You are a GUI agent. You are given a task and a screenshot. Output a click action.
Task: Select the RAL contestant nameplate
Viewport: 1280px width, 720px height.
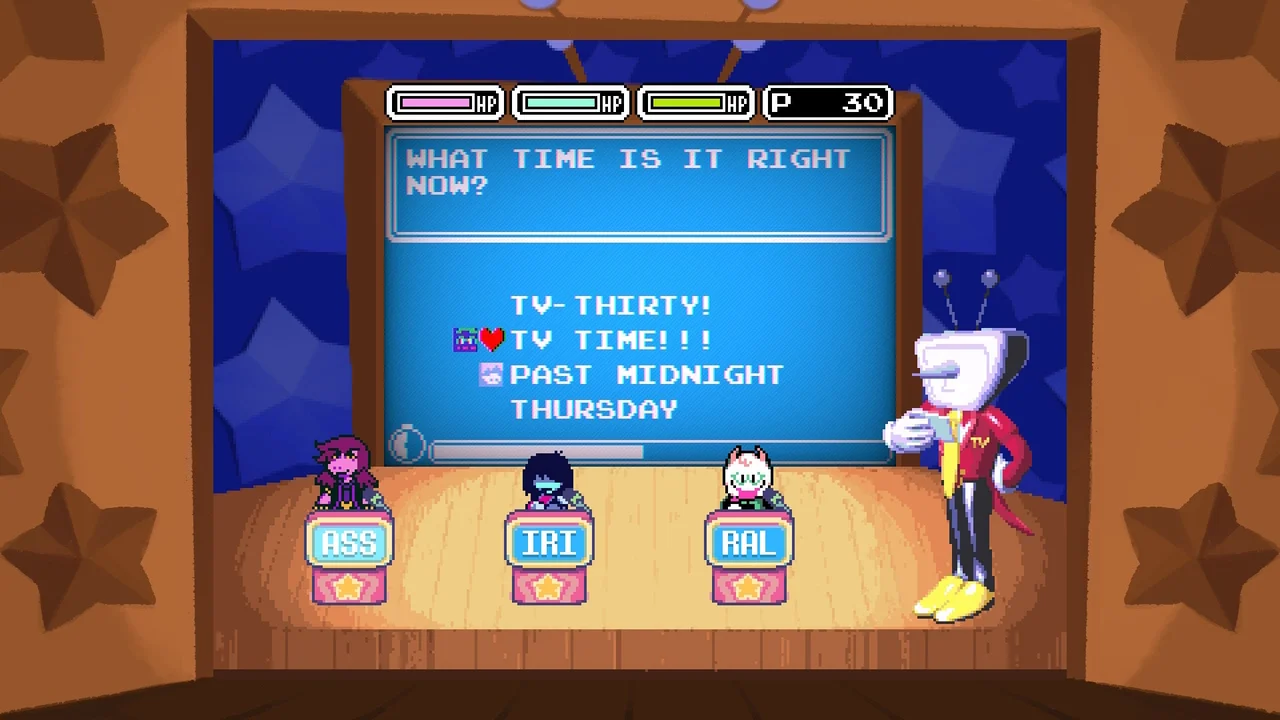[749, 543]
